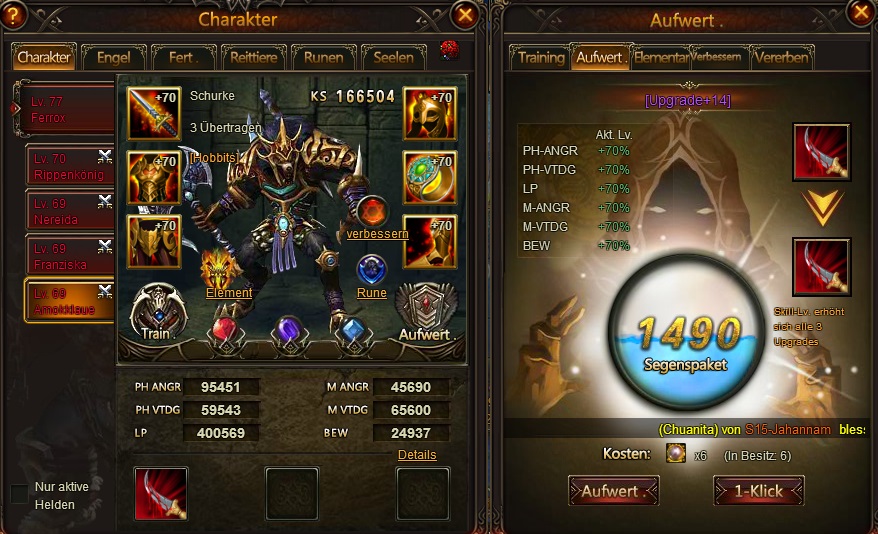
Task: Switch to the Training tab
Action: coord(540,57)
